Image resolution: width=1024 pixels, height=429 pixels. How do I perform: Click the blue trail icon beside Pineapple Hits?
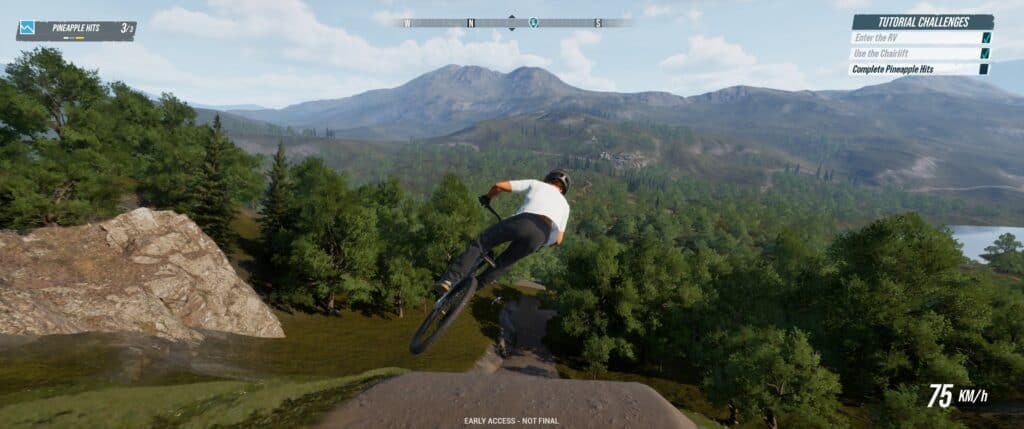coord(27,29)
